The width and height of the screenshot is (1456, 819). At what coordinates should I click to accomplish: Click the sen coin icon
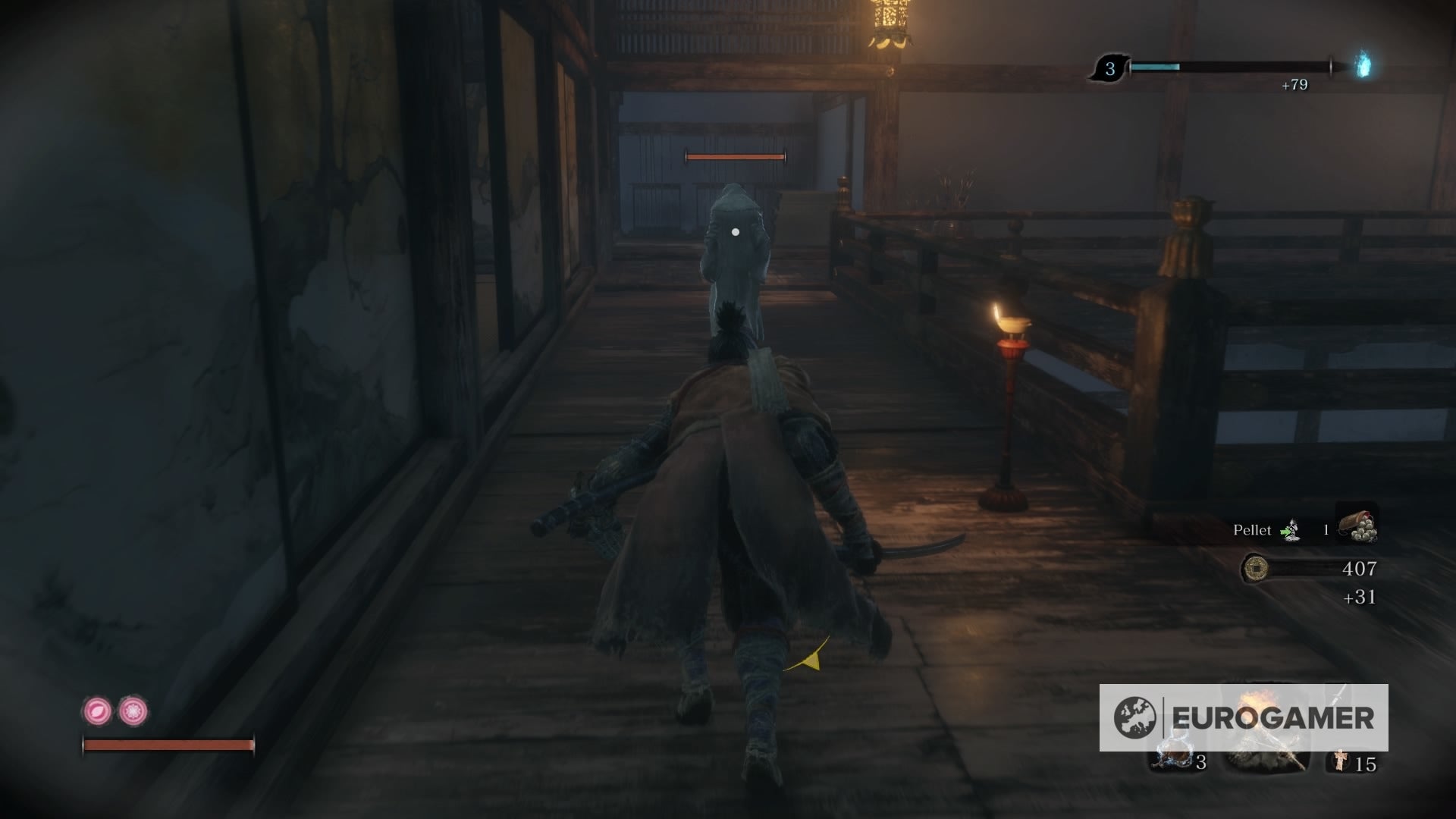point(1257,568)
